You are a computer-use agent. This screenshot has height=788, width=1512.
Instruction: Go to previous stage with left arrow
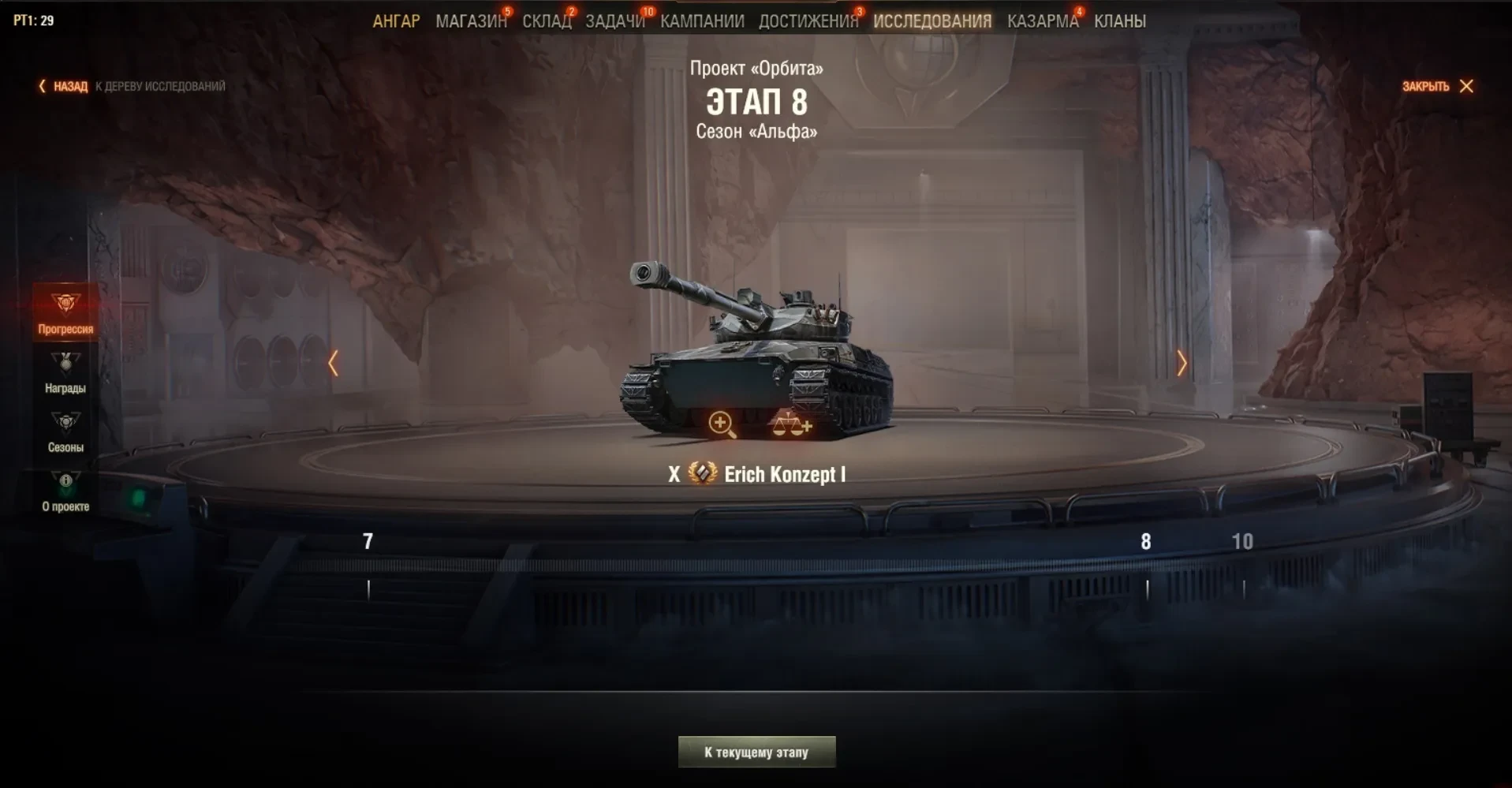pos(334,363)
